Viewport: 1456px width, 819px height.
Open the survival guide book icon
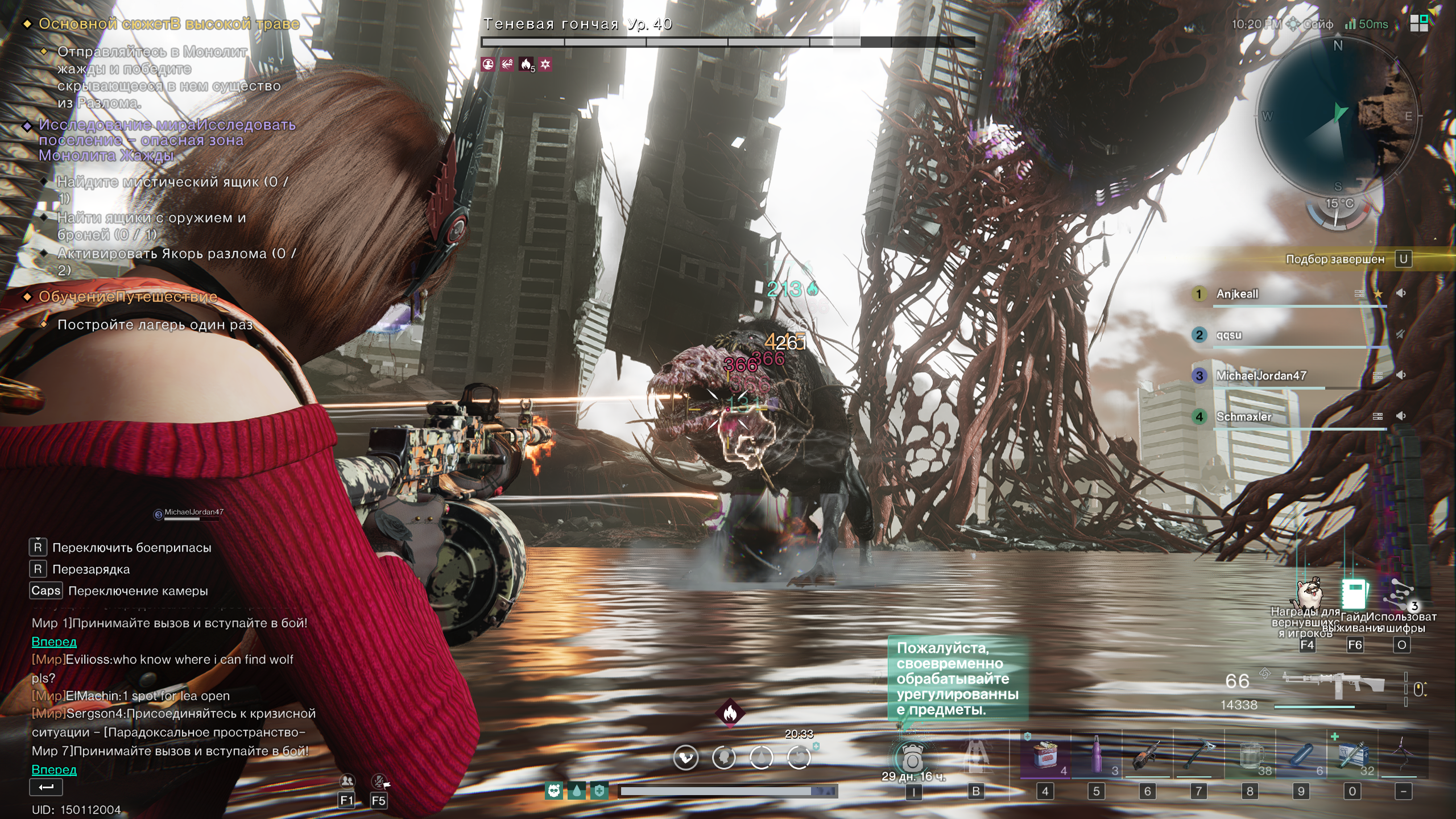[x=1354, y=594]
